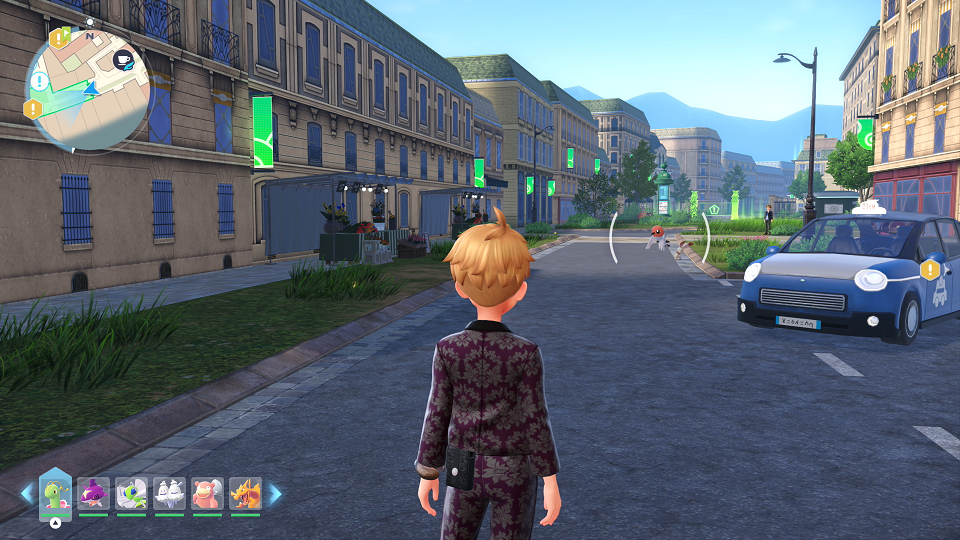The image size is (960, 540).
Task: Pick Slowbro from the party bar
Action: tap(207, 494)
